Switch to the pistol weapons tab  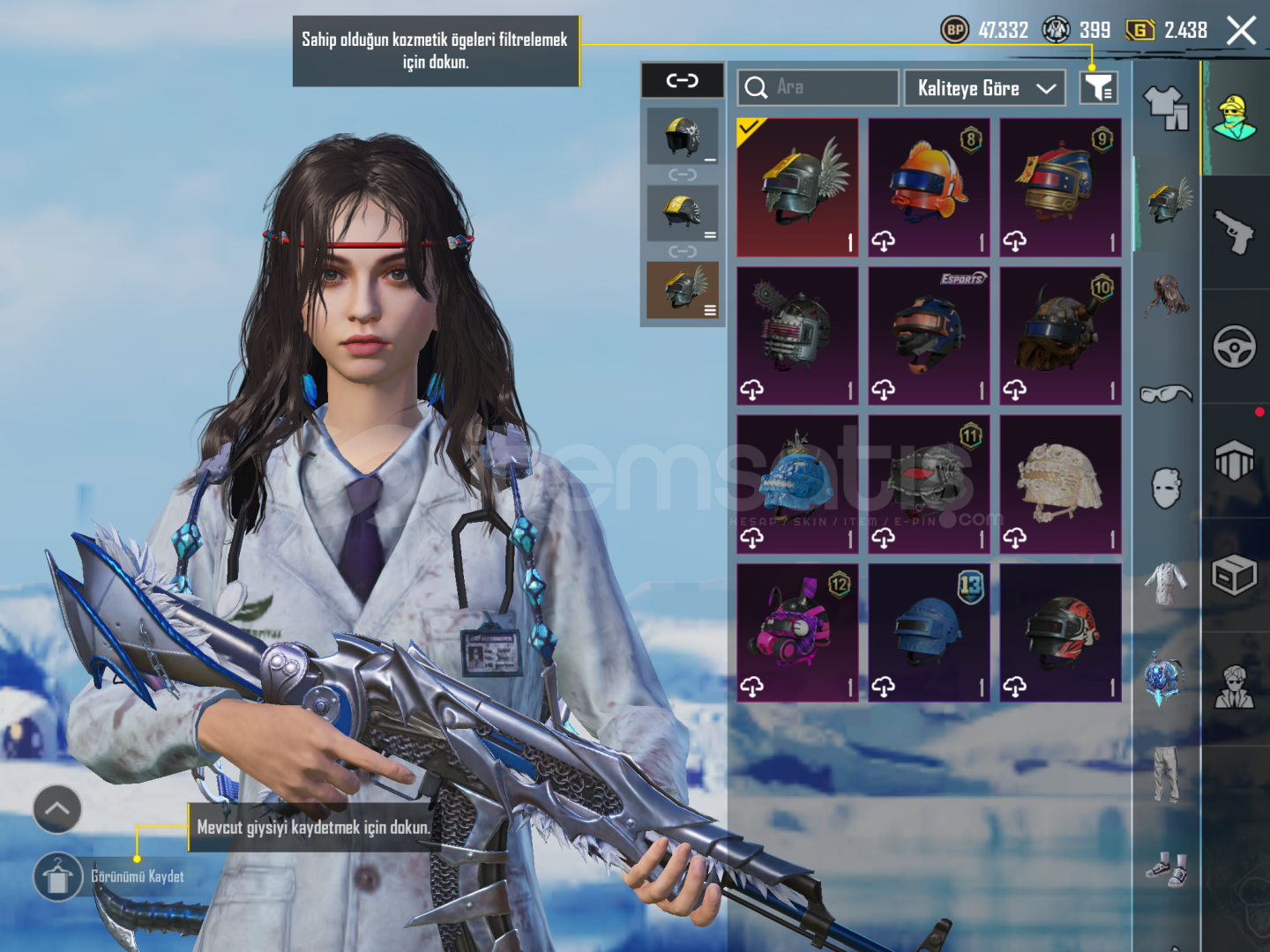pos(1235,232)
